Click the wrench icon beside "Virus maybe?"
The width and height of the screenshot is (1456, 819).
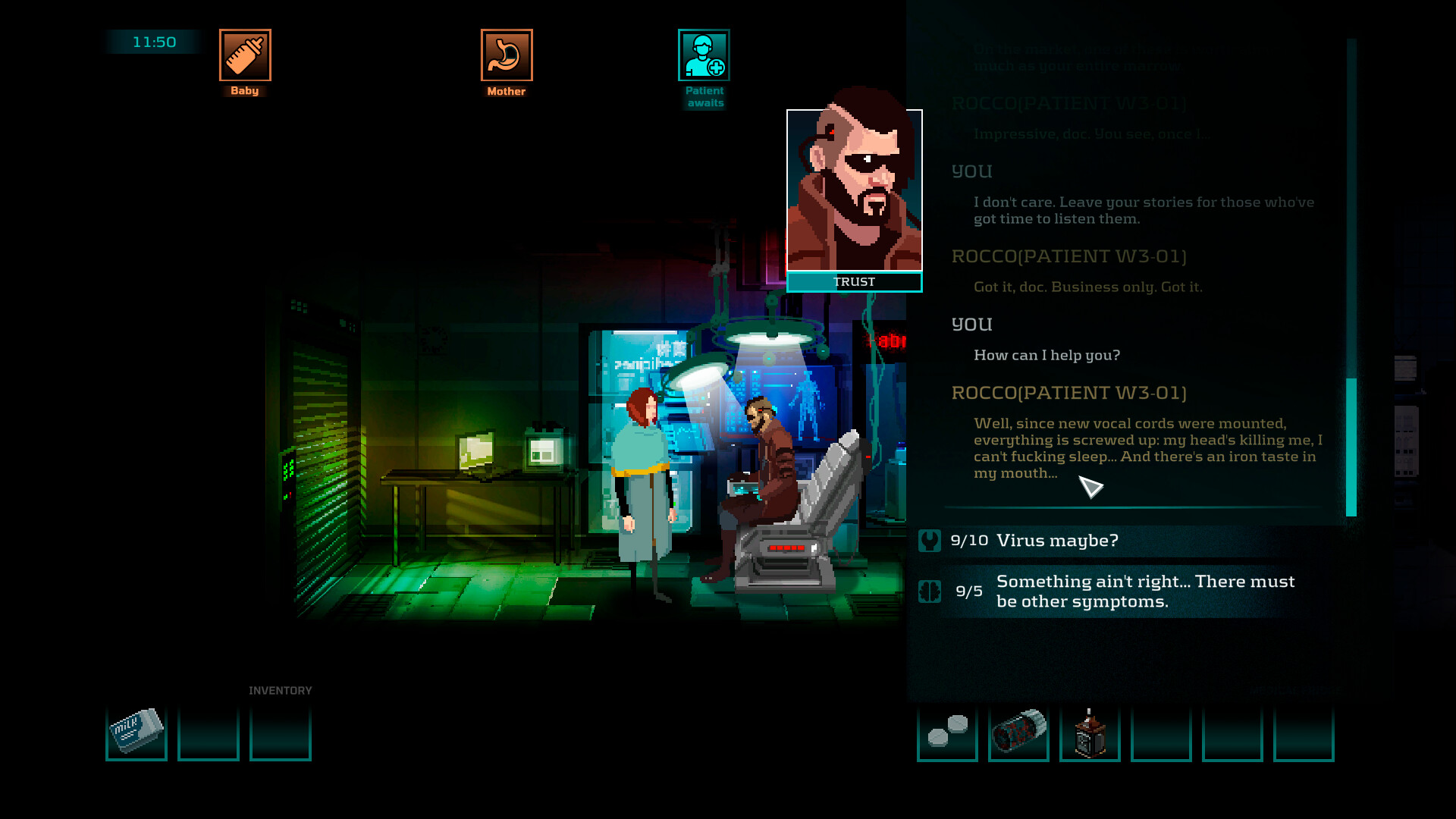coord(930,540)
